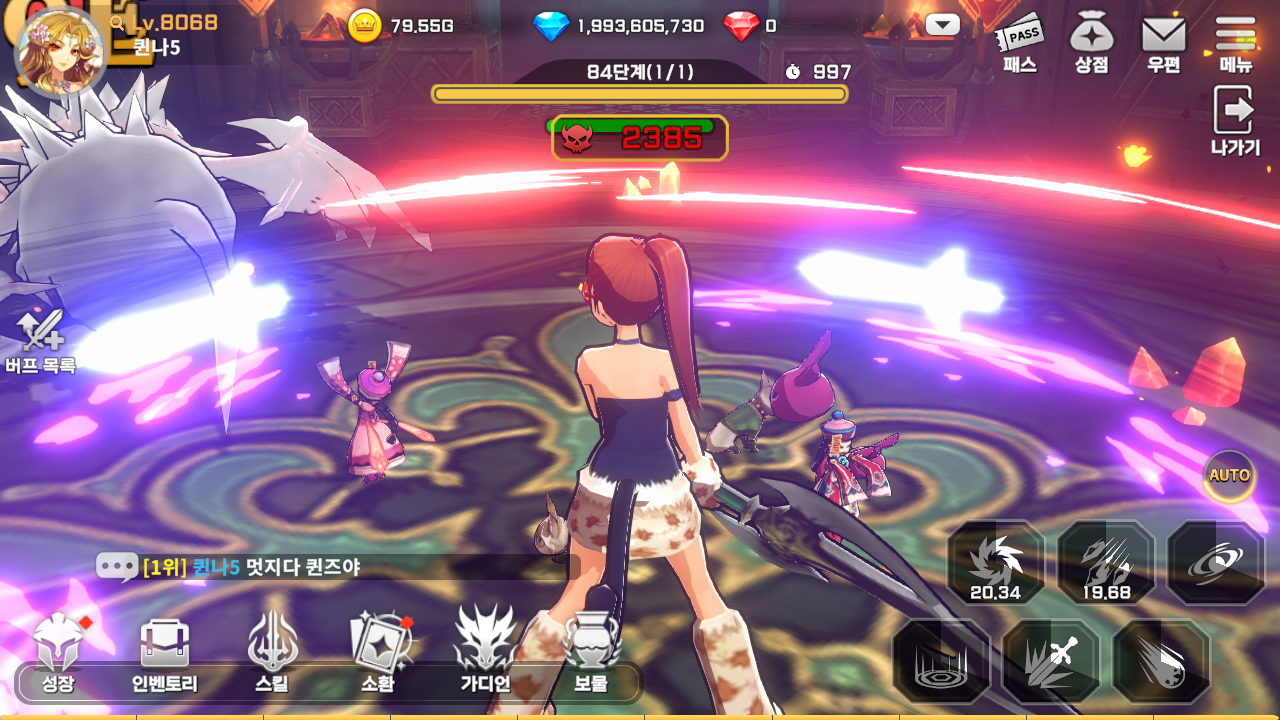Activate the spinning blade skill on cooldown 20.34

click(996, 563)
